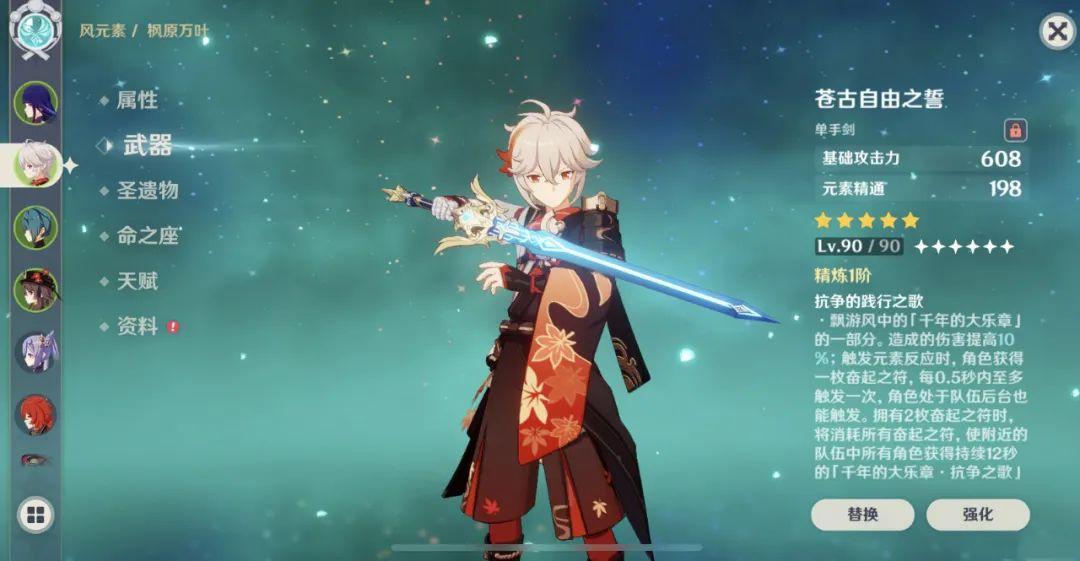Image resolution: width=1080 pixels, height=561 pixels.
Task: Choose the teal-haired character portrait
Action: click(x=36, y=227)
